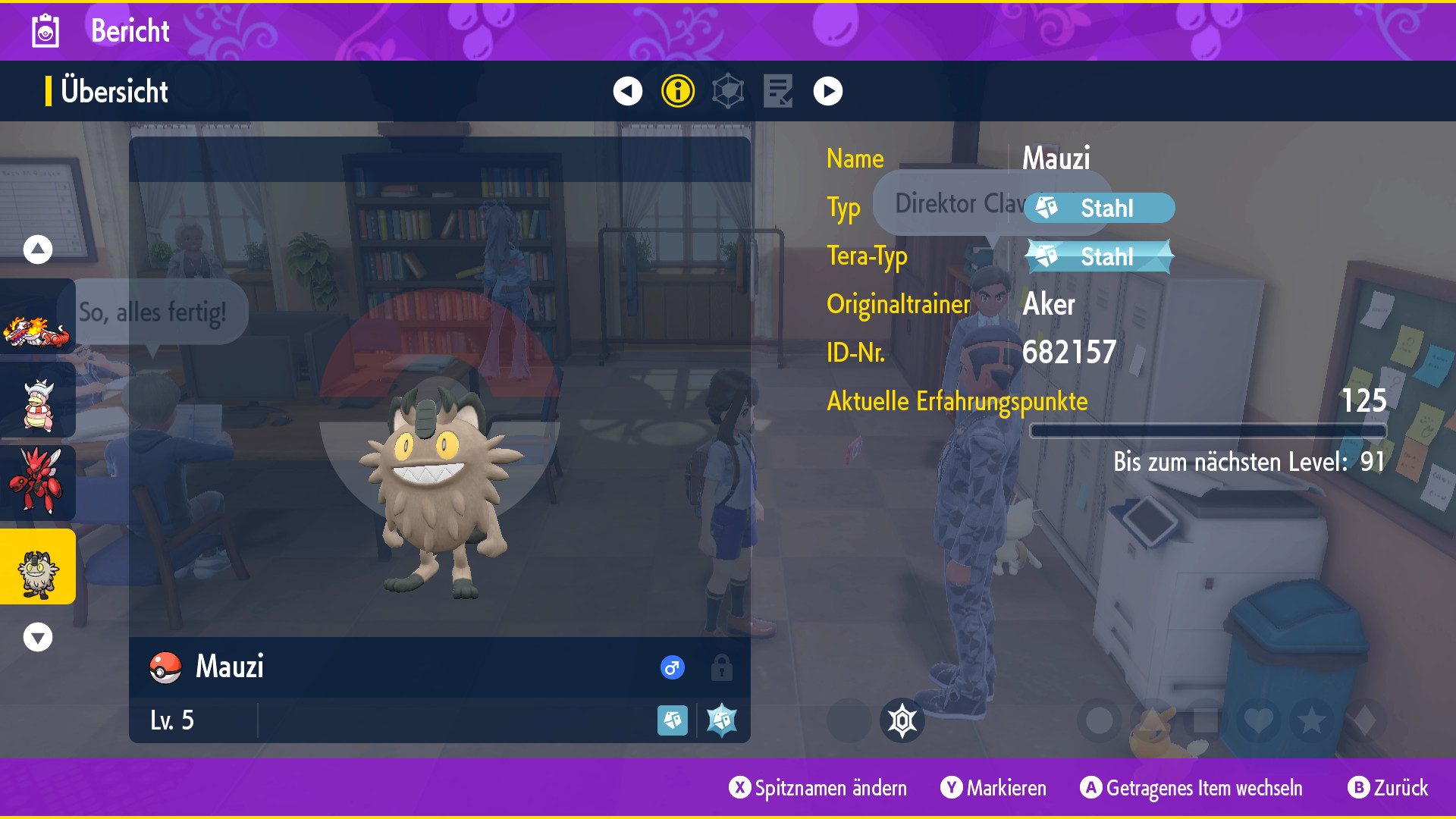1456x819 pixels.
Task: Select the yellow info overview tab
Action: (x=678, y=91)
